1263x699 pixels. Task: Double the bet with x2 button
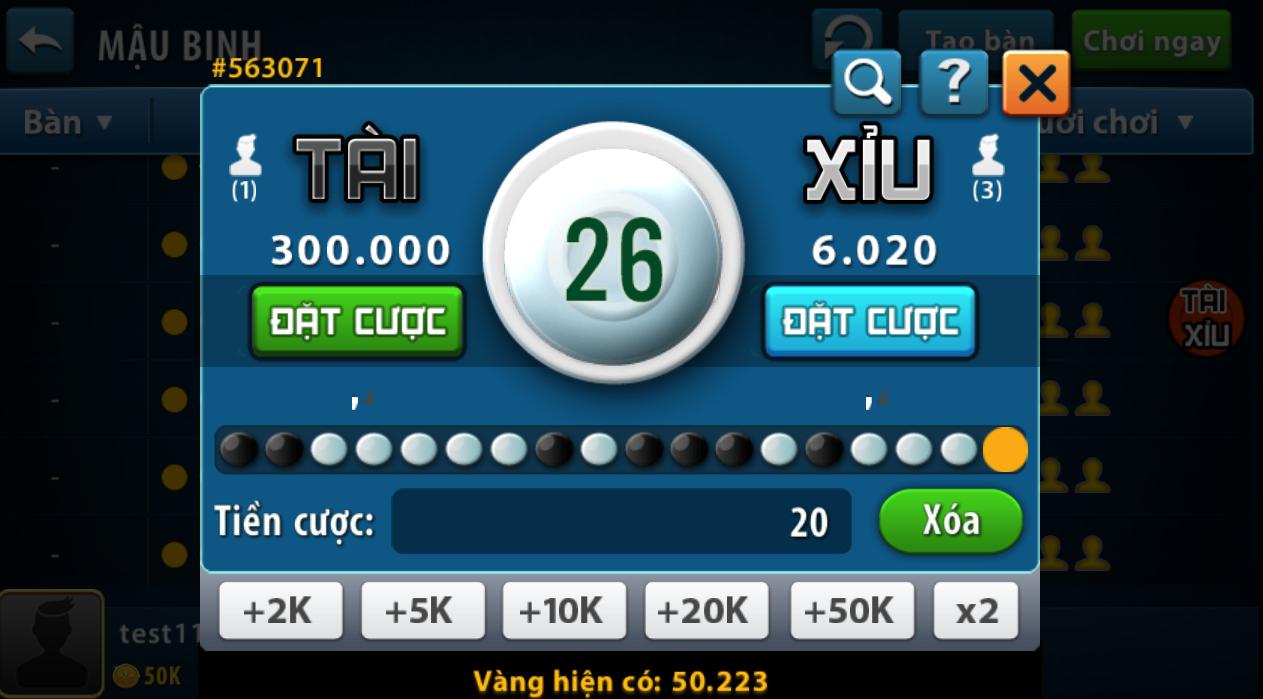(x=976, y=610)
